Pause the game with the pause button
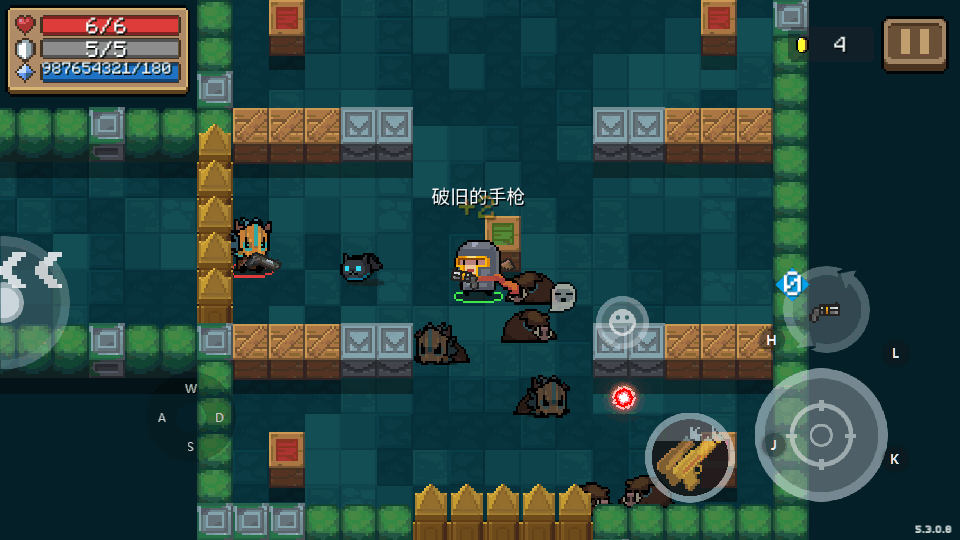 [x=914, y=44]
